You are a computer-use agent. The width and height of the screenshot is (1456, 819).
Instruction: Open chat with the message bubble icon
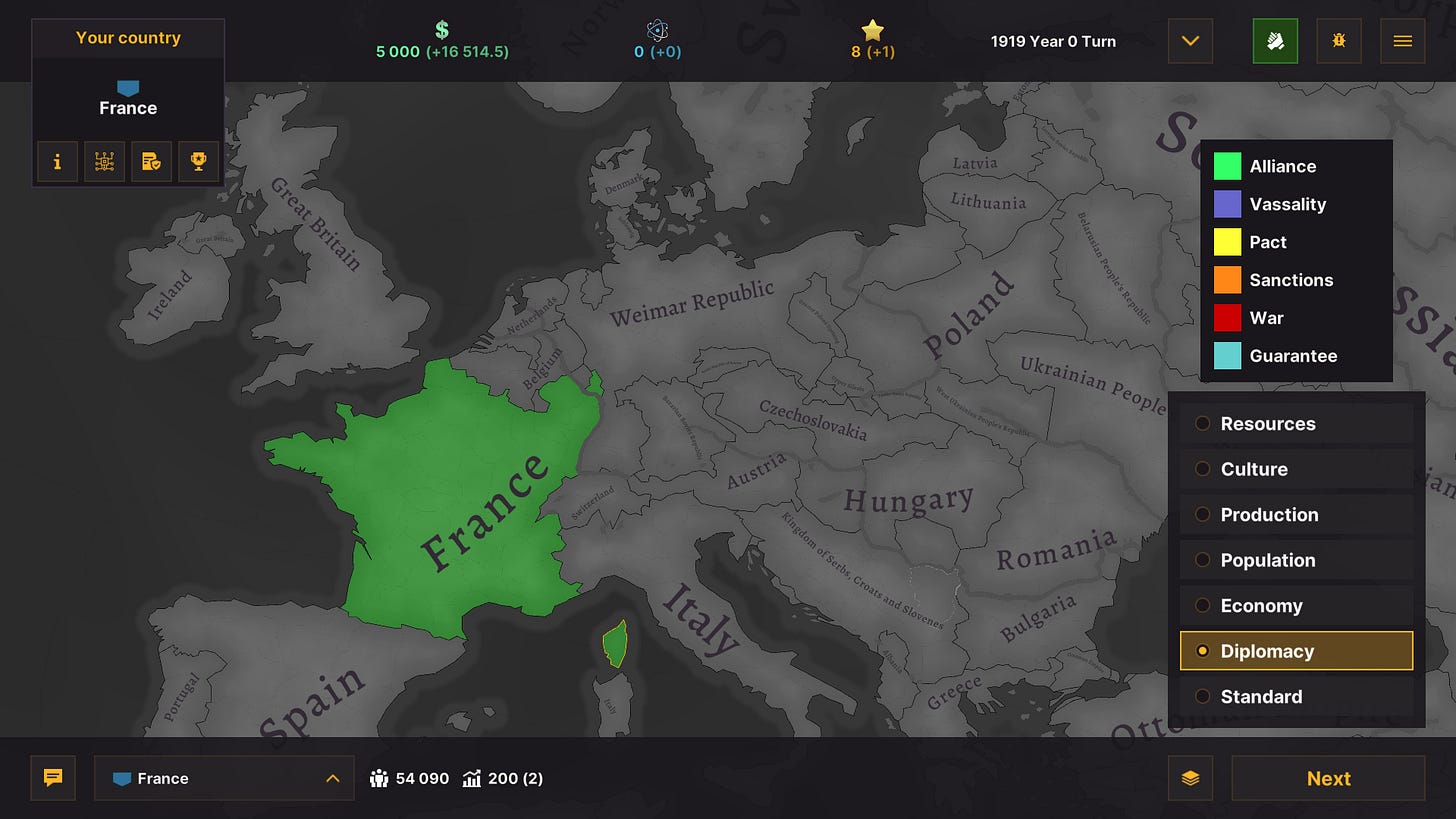tap(52, 778)
